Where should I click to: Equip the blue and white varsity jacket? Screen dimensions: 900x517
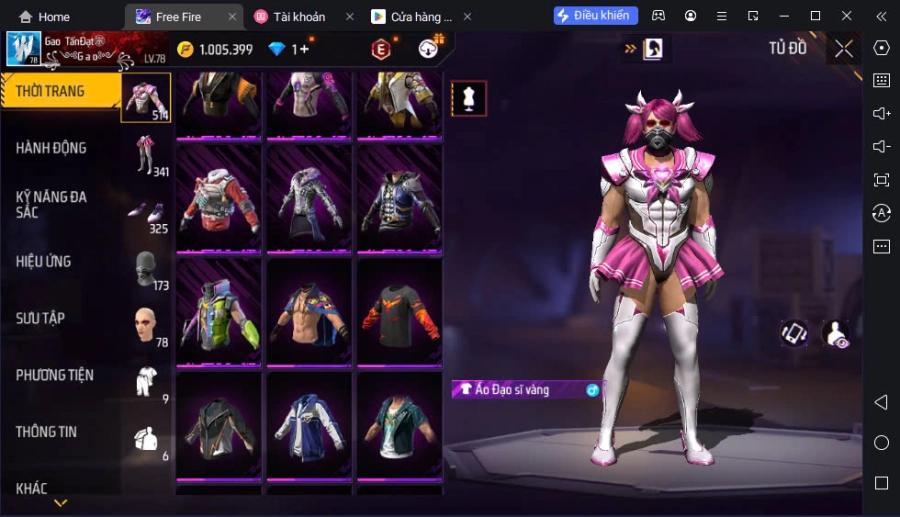coord(309,427)
